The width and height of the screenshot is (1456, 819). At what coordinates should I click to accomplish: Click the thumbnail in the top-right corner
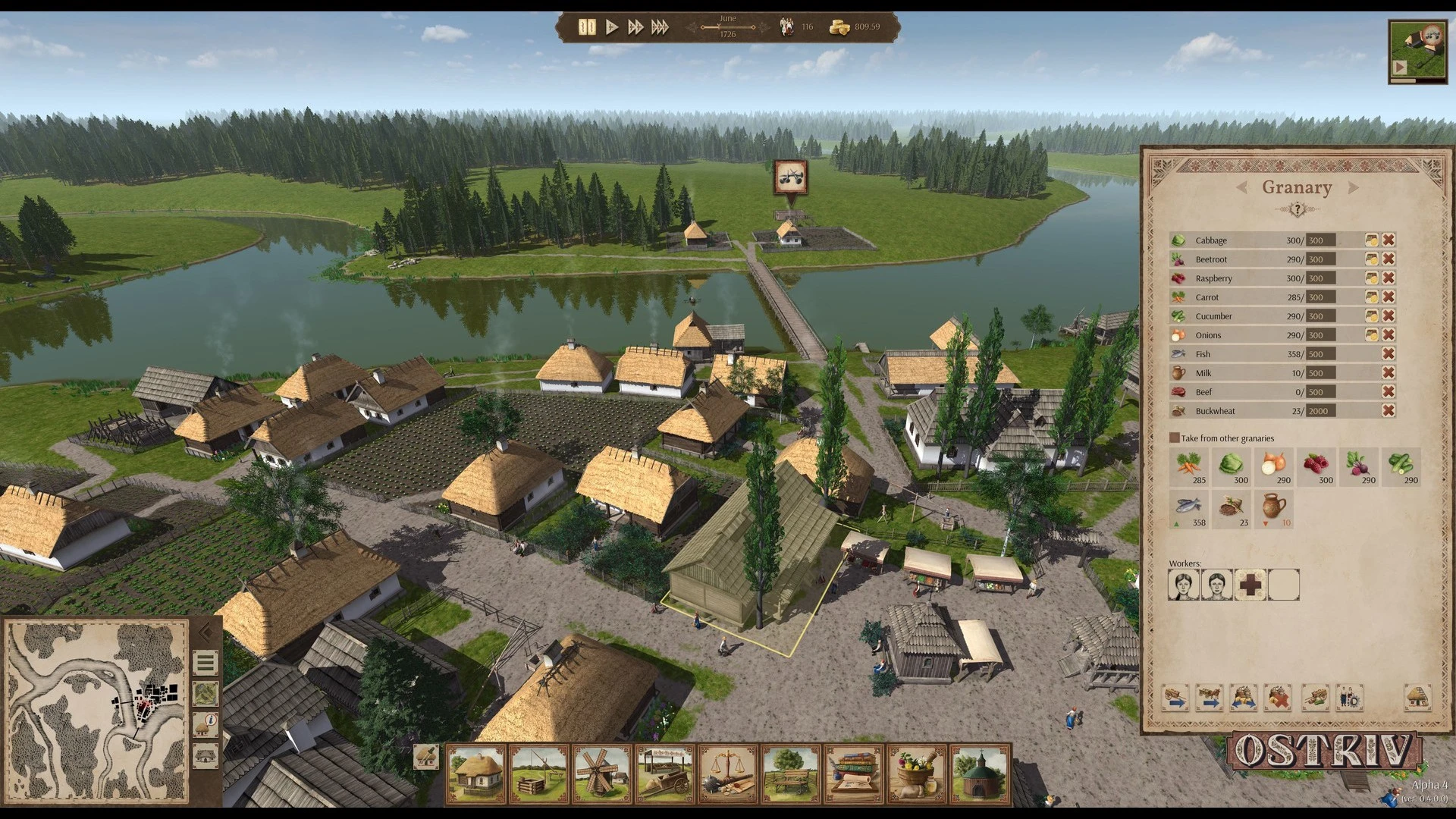[x=1417, y=51]
